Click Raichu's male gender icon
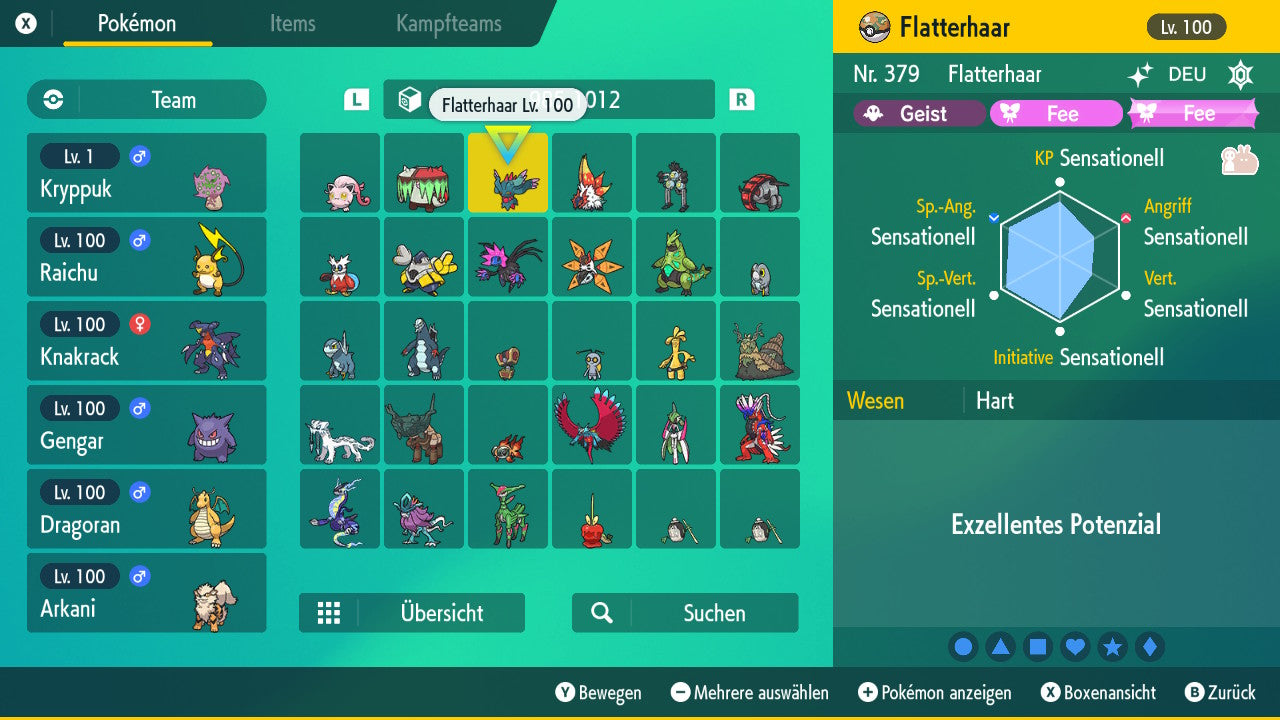This screenshot has width=1280, height=720. coord(138,240)
